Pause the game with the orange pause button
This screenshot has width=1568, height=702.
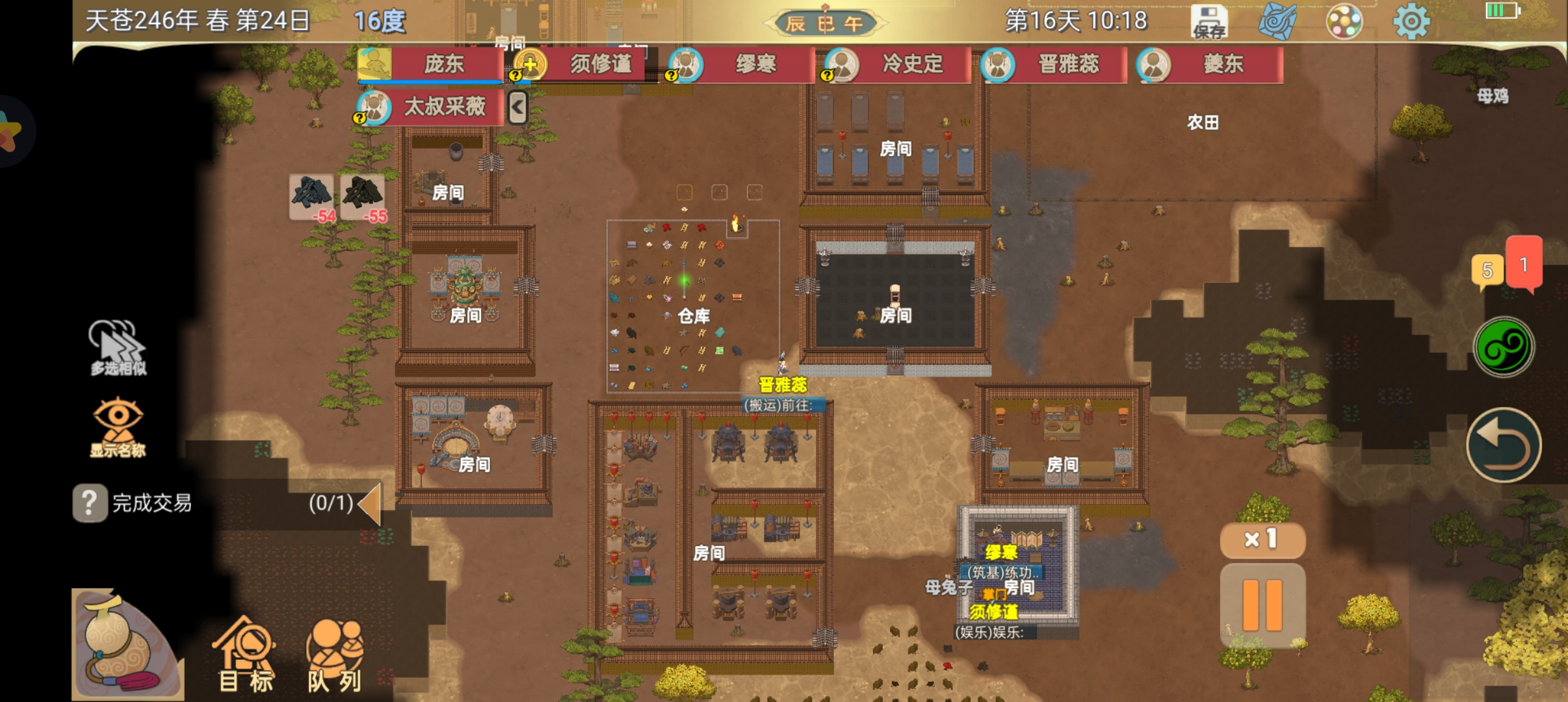pyautogui.click(x=1262, y=605)
